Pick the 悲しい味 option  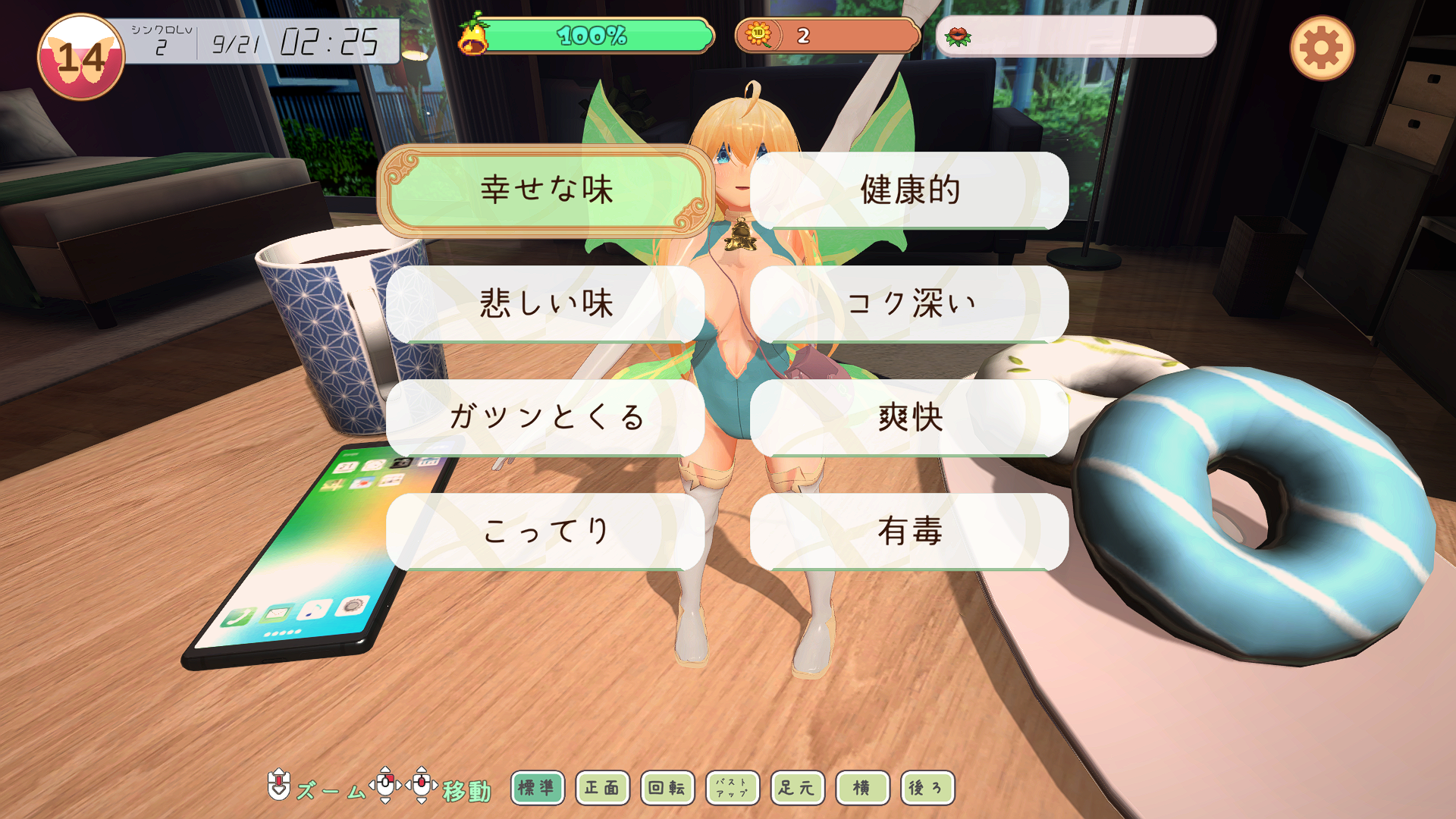point(546,303)
